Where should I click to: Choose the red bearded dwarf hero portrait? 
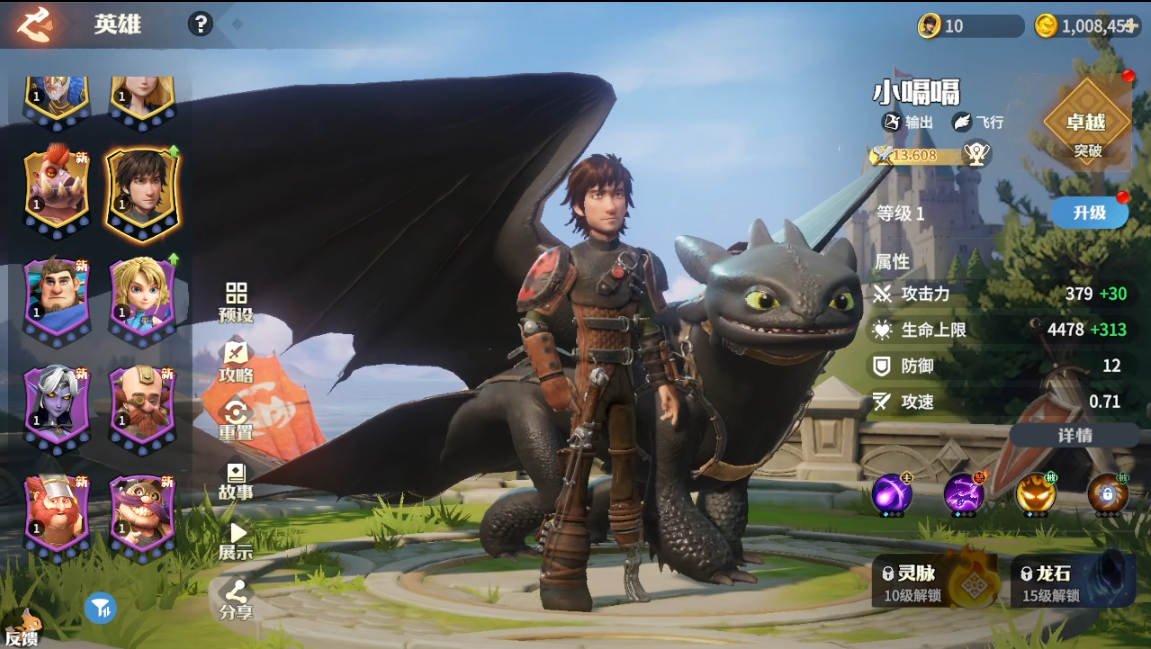pos(57,512)
